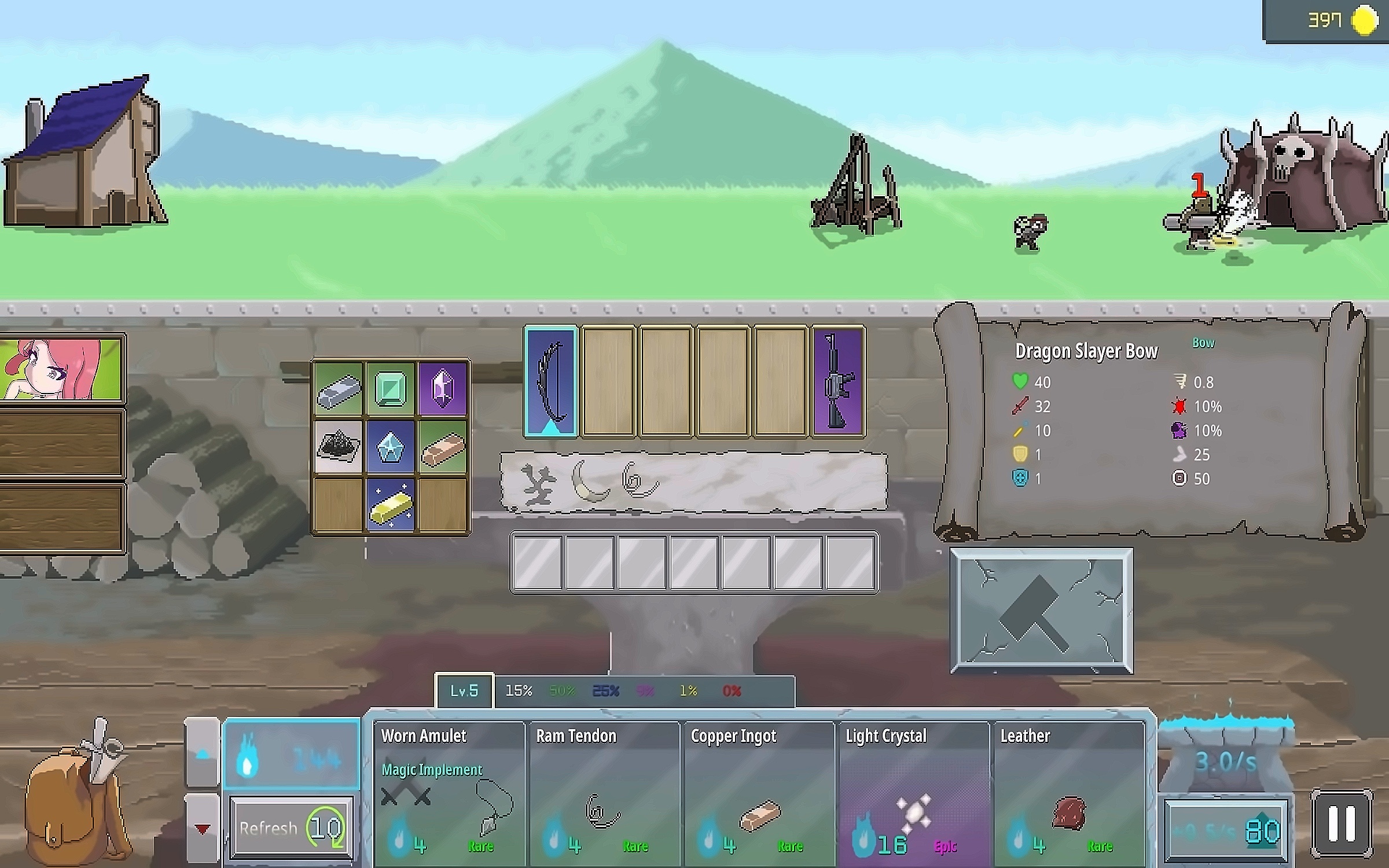
Task: Purchase the Ram Tendon card
Action: 604,792
